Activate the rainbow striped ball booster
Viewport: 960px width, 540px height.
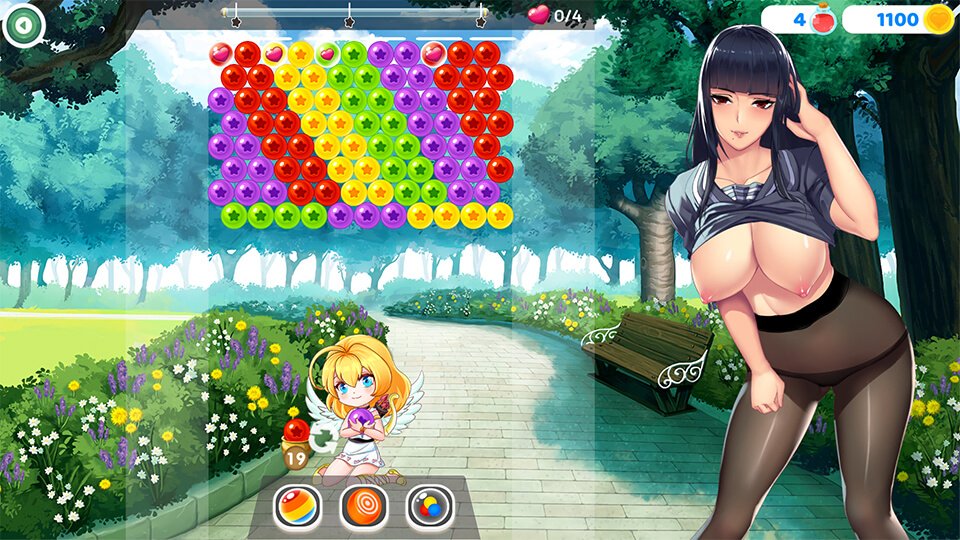point(298,507)
